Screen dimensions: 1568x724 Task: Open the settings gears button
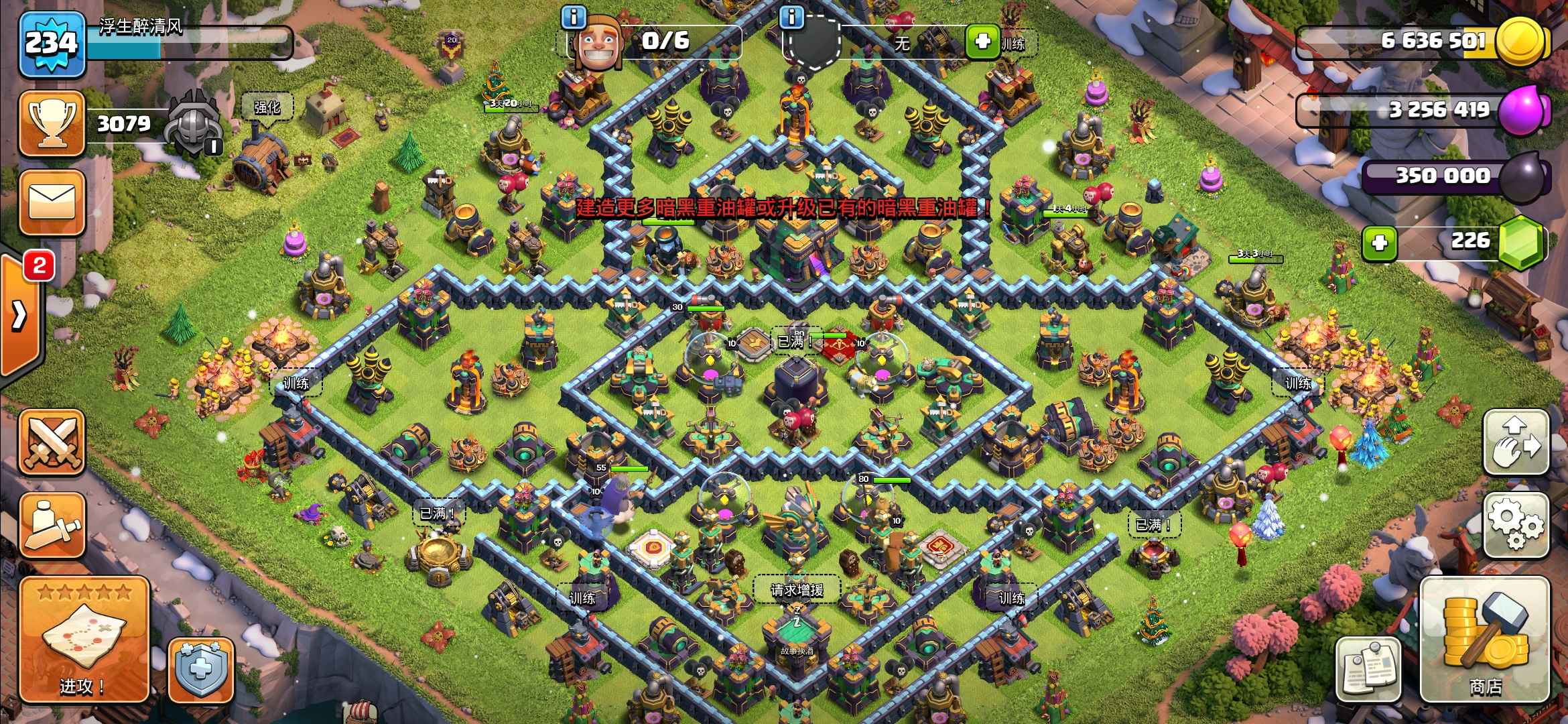[x=1516, y=525]
